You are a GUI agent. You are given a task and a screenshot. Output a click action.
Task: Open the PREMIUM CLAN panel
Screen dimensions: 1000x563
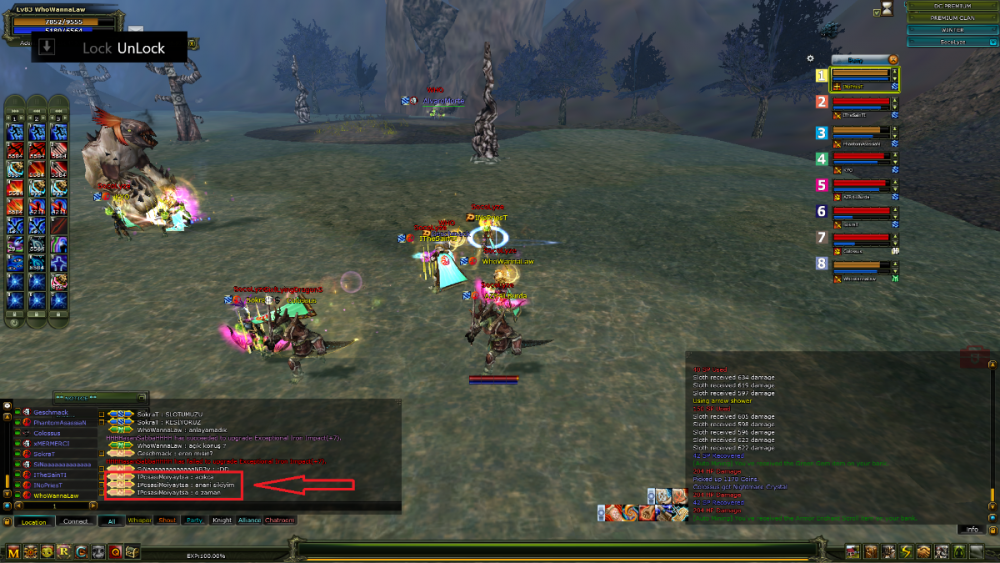950,18
